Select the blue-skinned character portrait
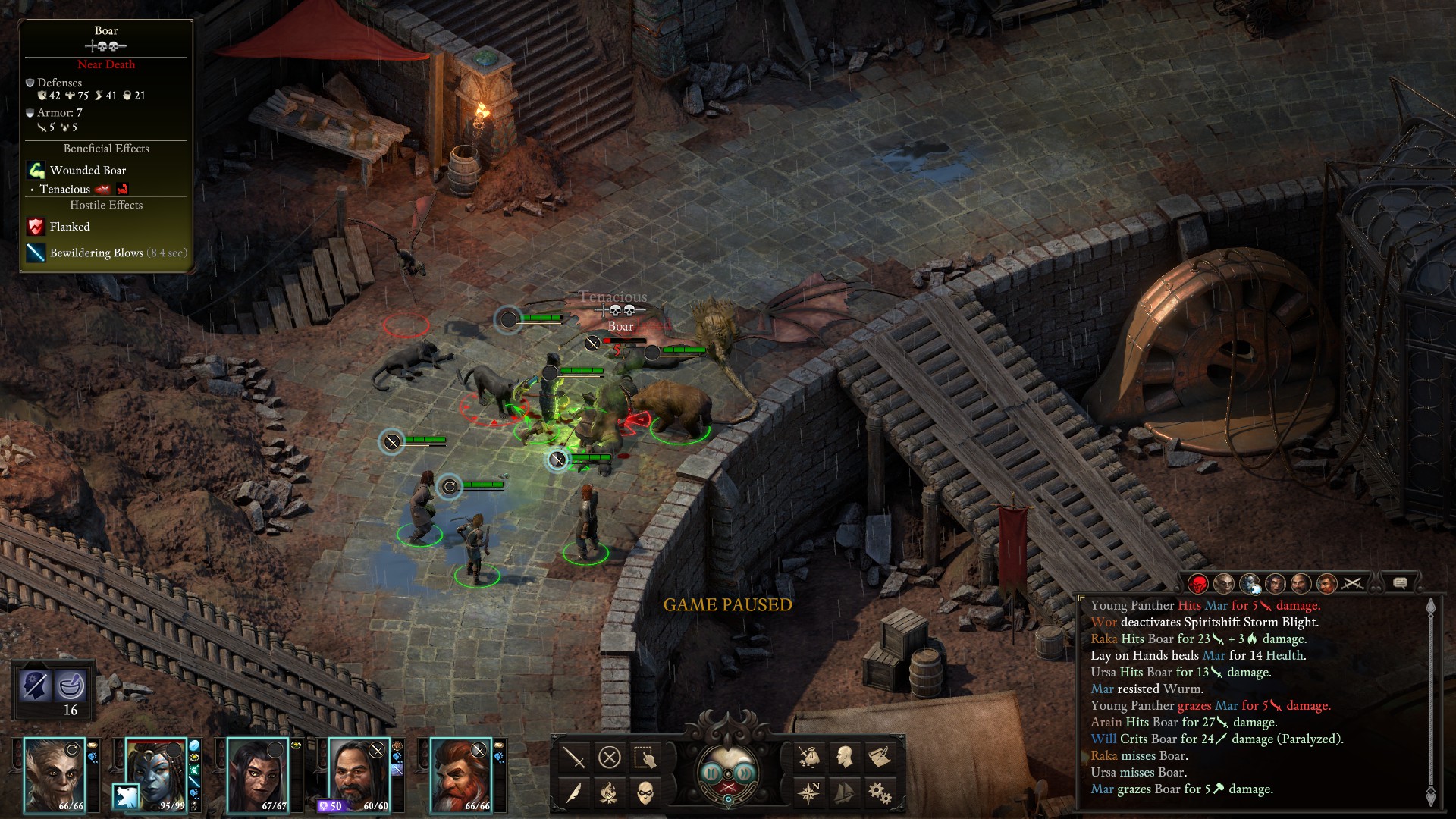The height and width of the screenshot is (819, 1456). click(156, 775)
